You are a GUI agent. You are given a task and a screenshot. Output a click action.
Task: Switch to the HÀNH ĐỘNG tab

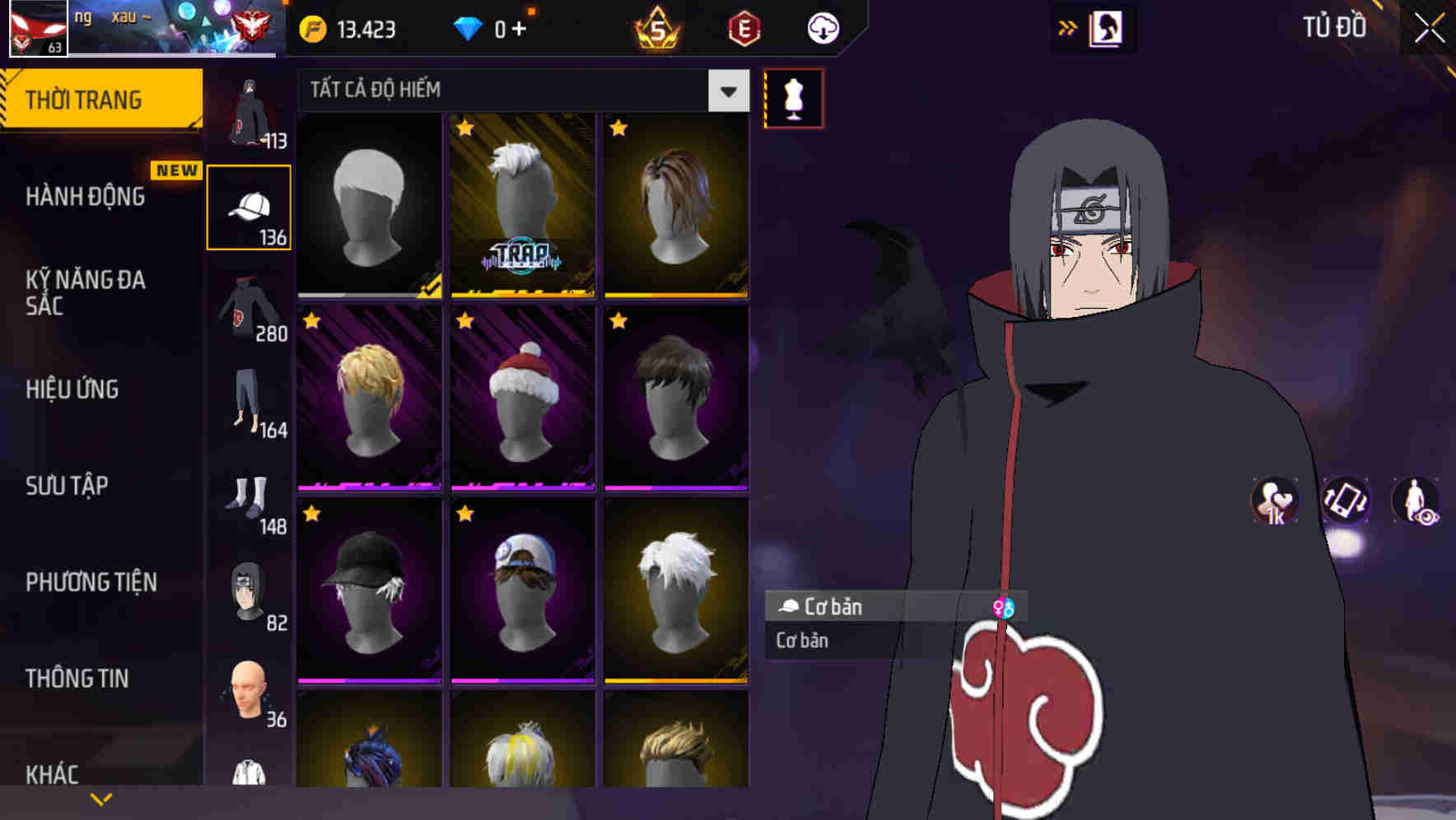pyautogui.click(x=86, y=198)
